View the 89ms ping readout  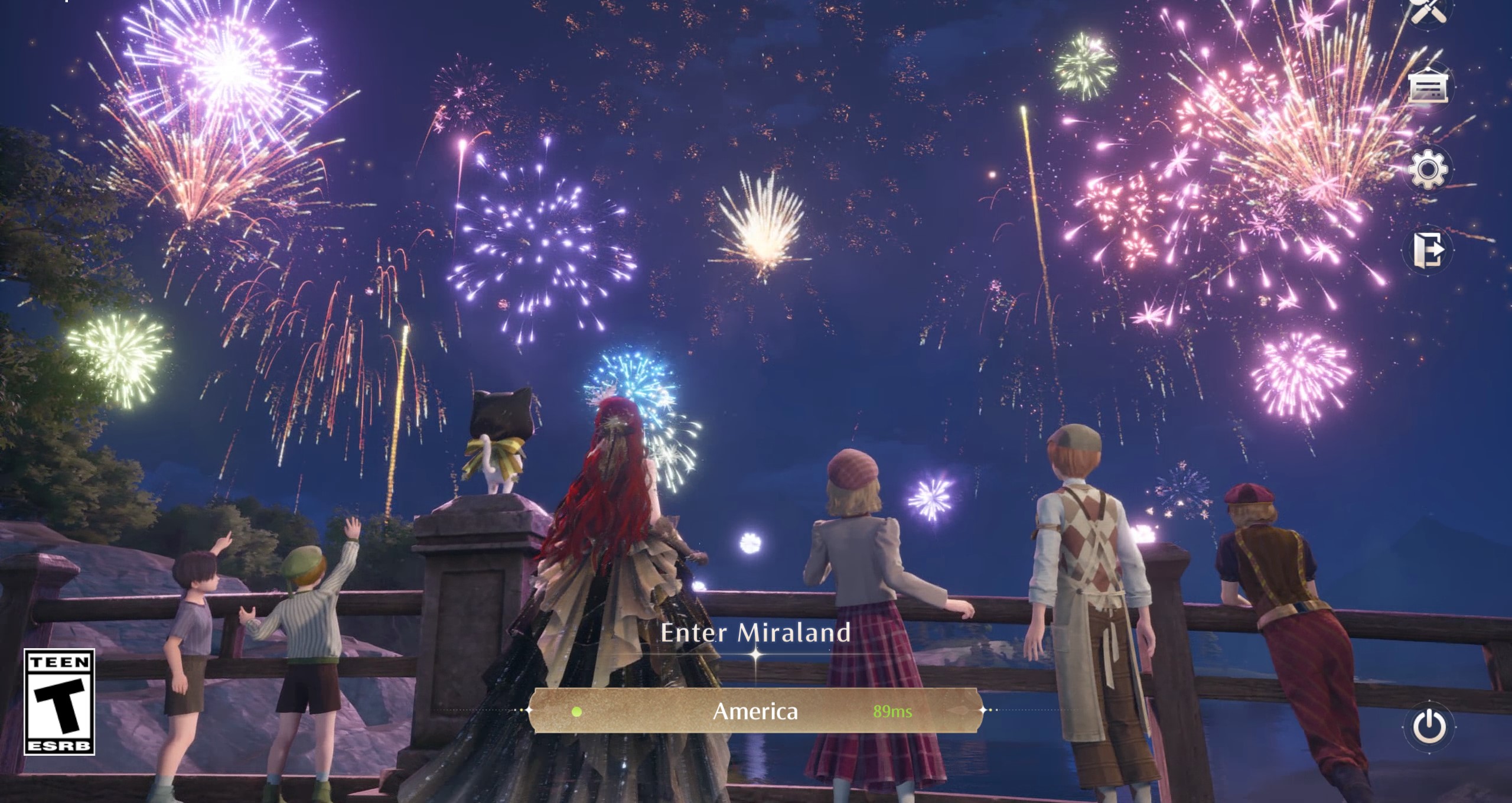[892, 713]
